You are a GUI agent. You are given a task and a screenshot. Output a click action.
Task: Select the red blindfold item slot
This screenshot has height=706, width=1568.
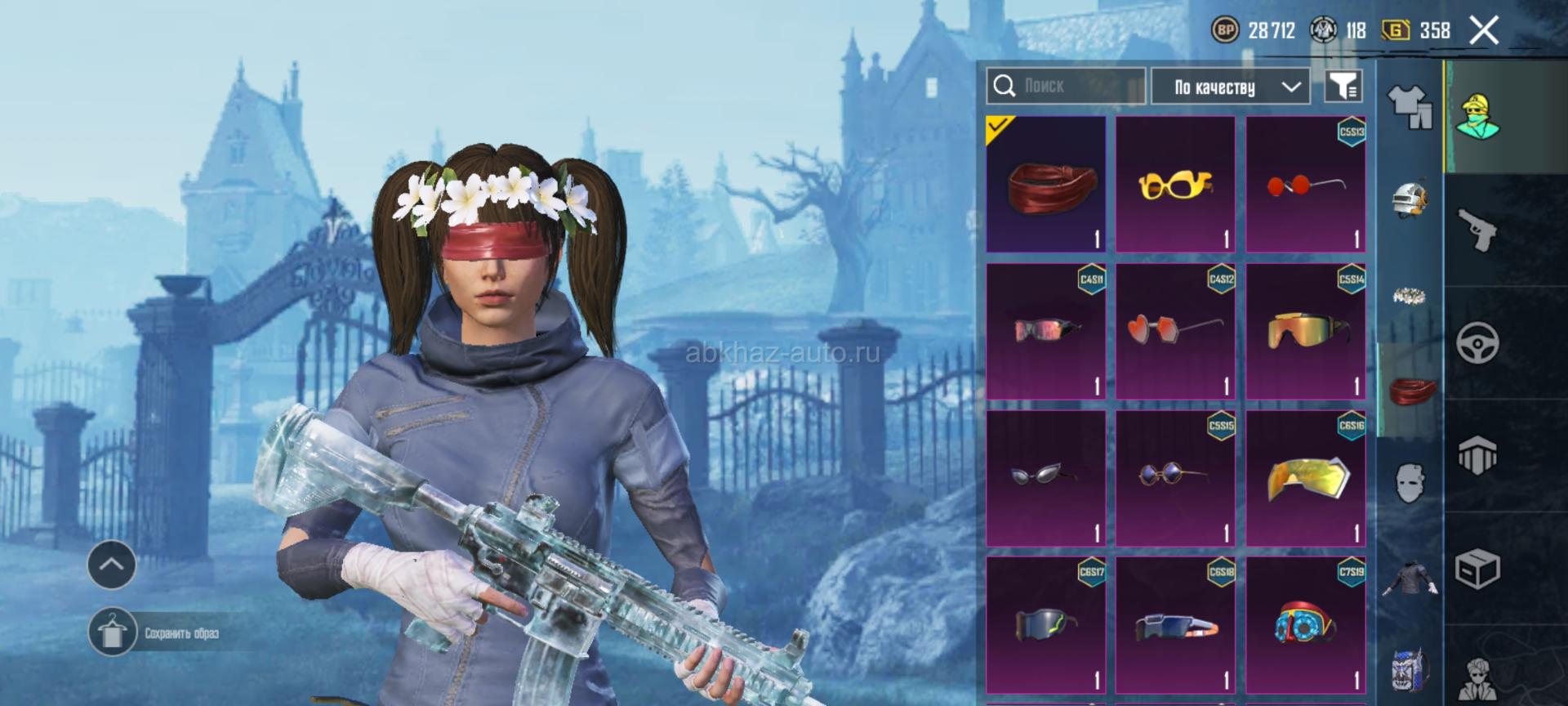click(1045, 184)
